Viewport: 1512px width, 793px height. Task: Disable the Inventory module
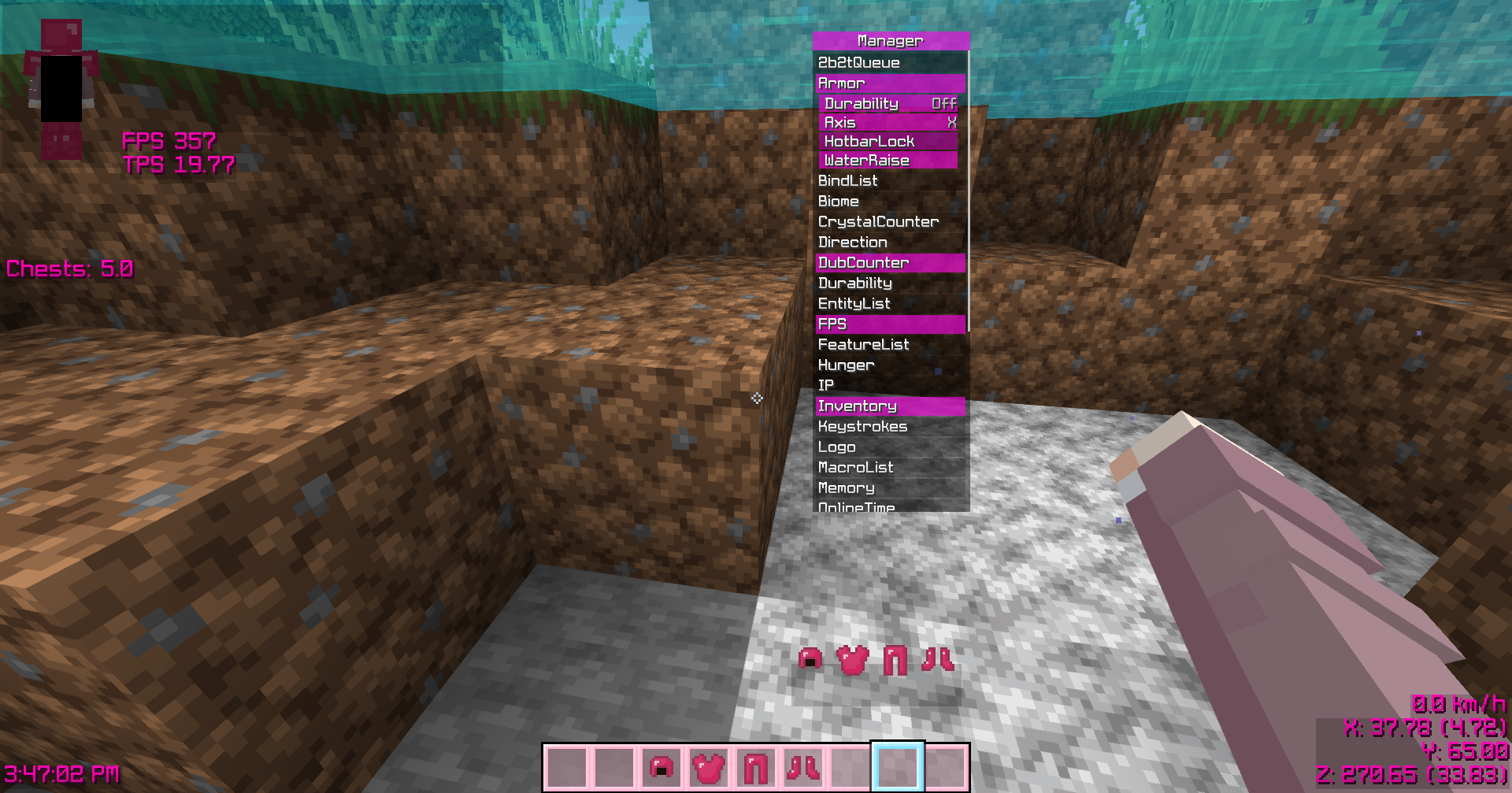click(x=890, y=406)
